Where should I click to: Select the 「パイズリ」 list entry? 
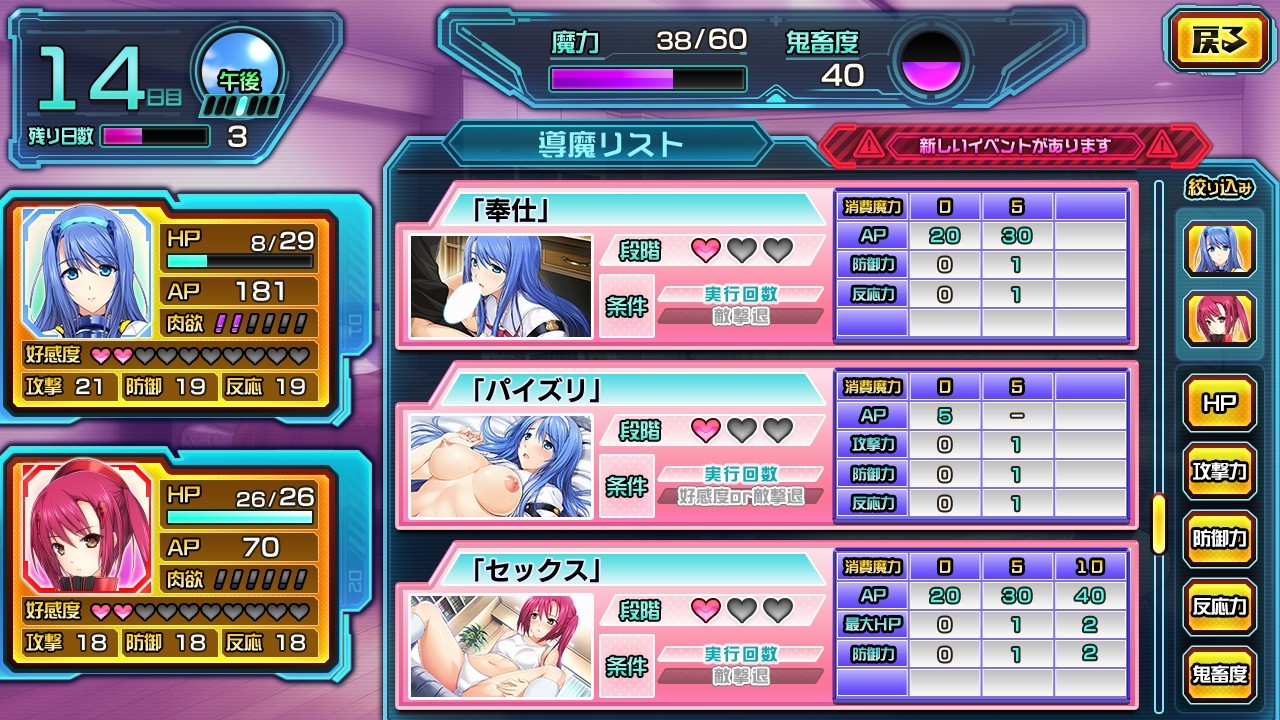(615, 447)
